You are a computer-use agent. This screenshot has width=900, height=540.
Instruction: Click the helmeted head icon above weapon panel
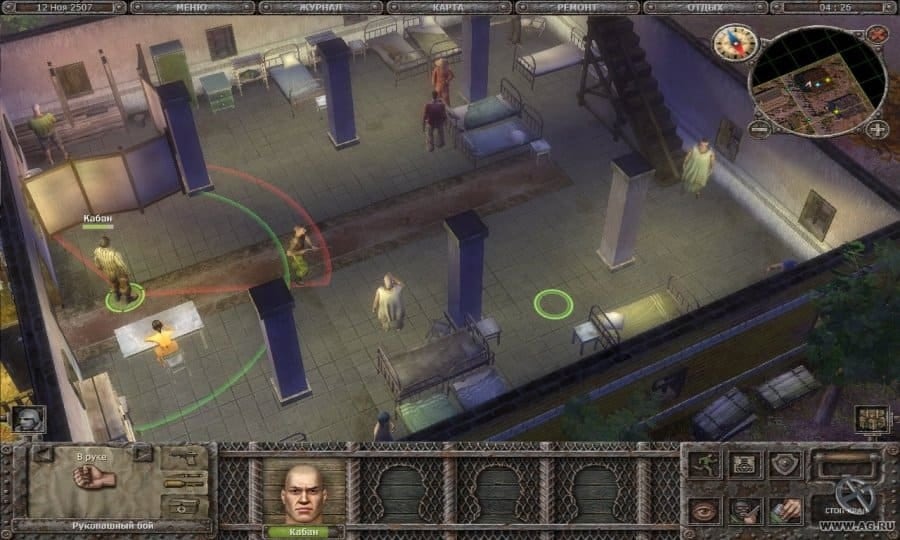[x=27, y=418]
